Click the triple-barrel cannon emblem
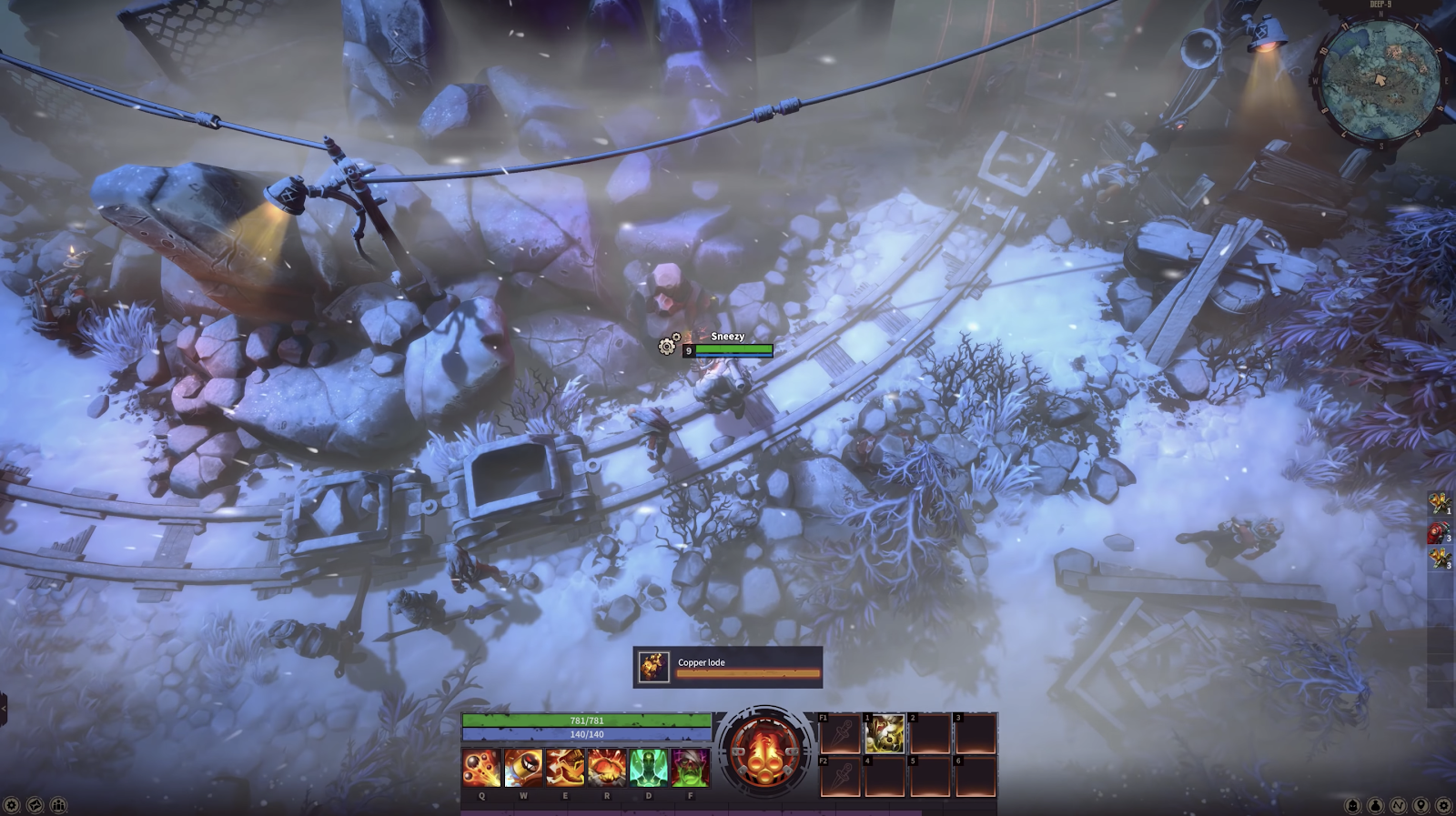 [x=764, y=751]
